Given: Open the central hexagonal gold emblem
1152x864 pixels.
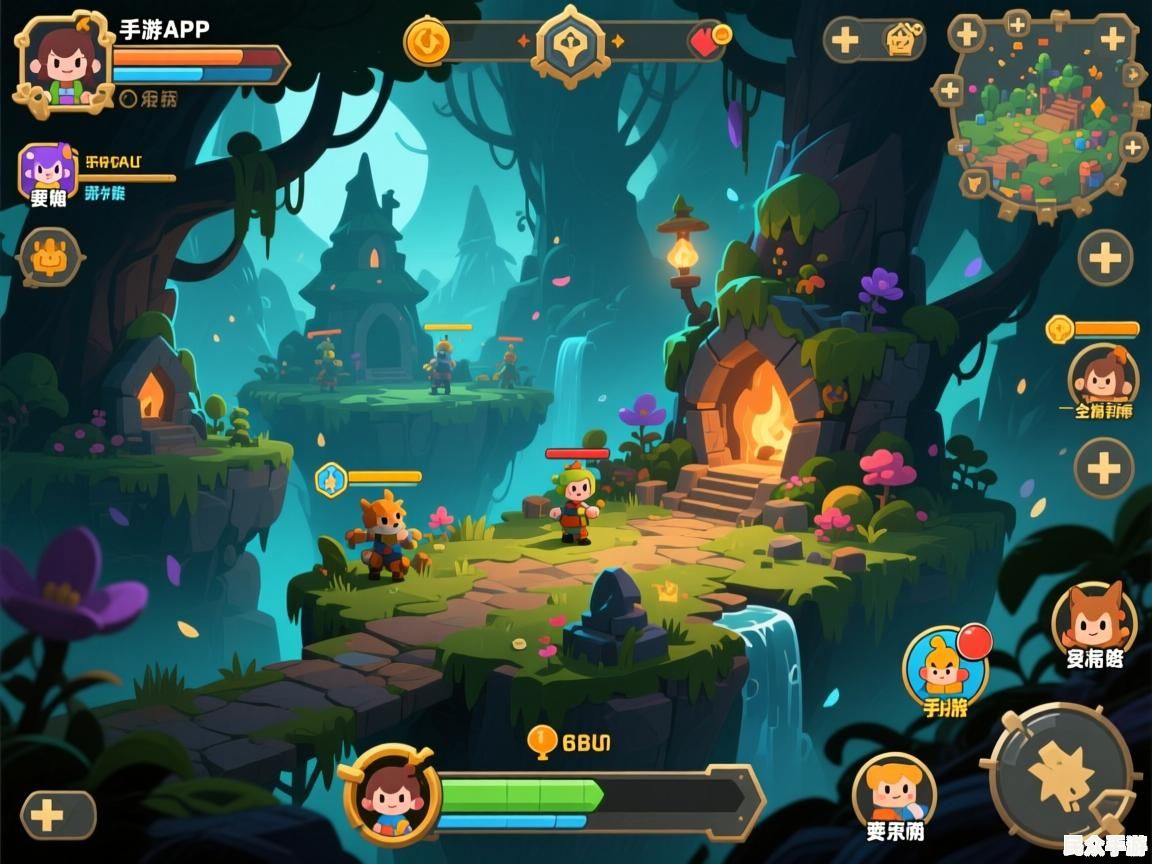Looking at the screenshot, I should [570, 43].
